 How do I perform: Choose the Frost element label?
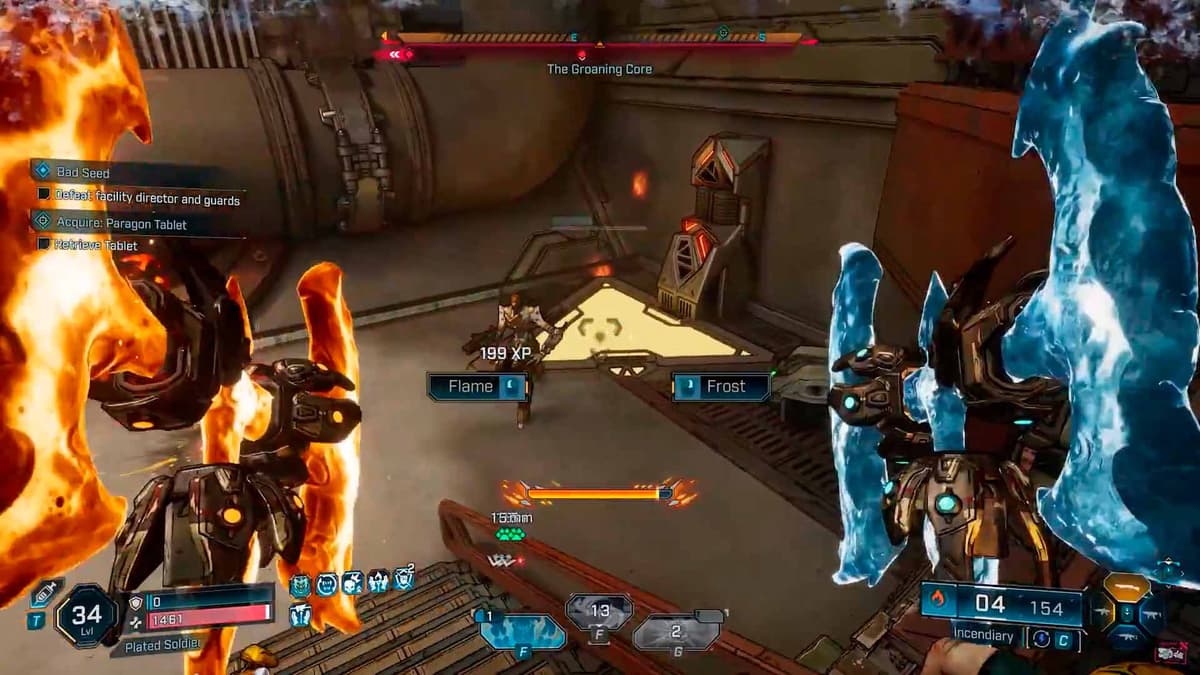point(720,387)
